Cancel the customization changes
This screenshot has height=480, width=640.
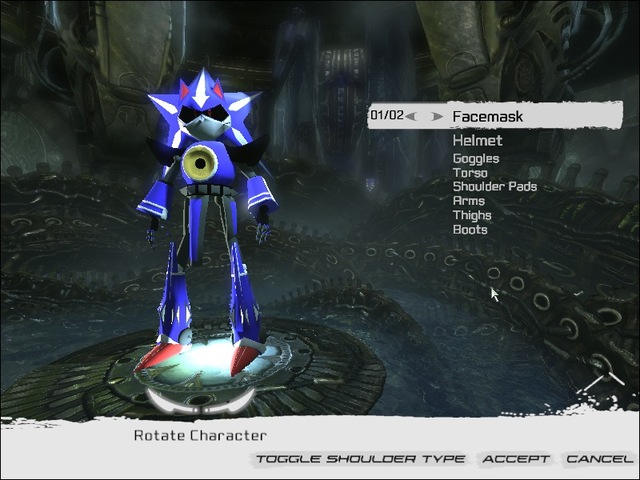pos(598,459)
